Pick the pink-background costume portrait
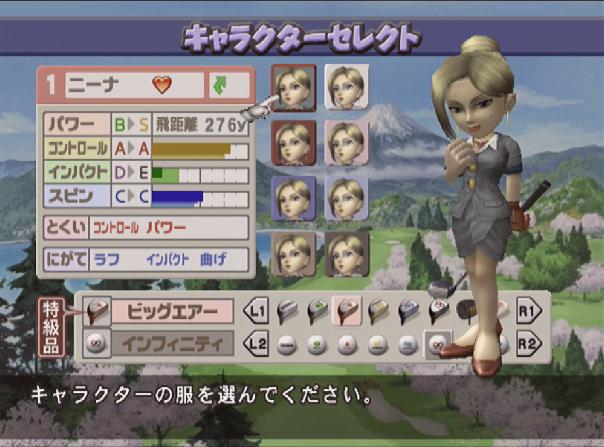 point(347,143)
